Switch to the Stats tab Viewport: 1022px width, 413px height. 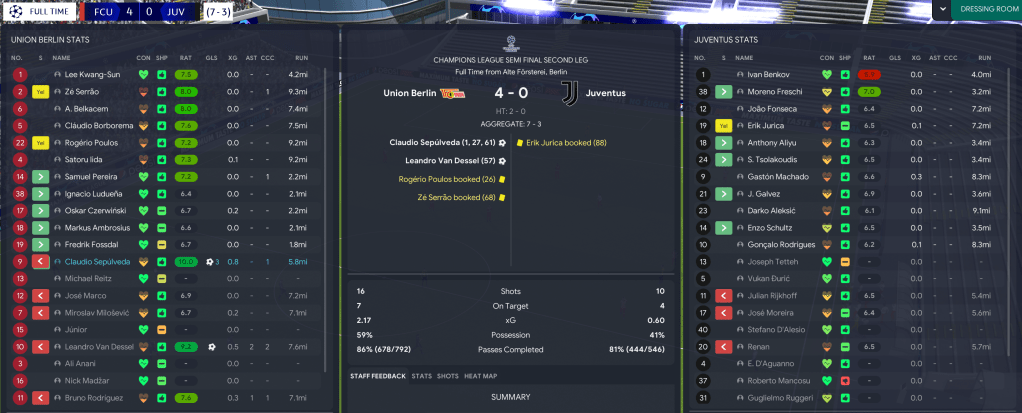(421, 376)
